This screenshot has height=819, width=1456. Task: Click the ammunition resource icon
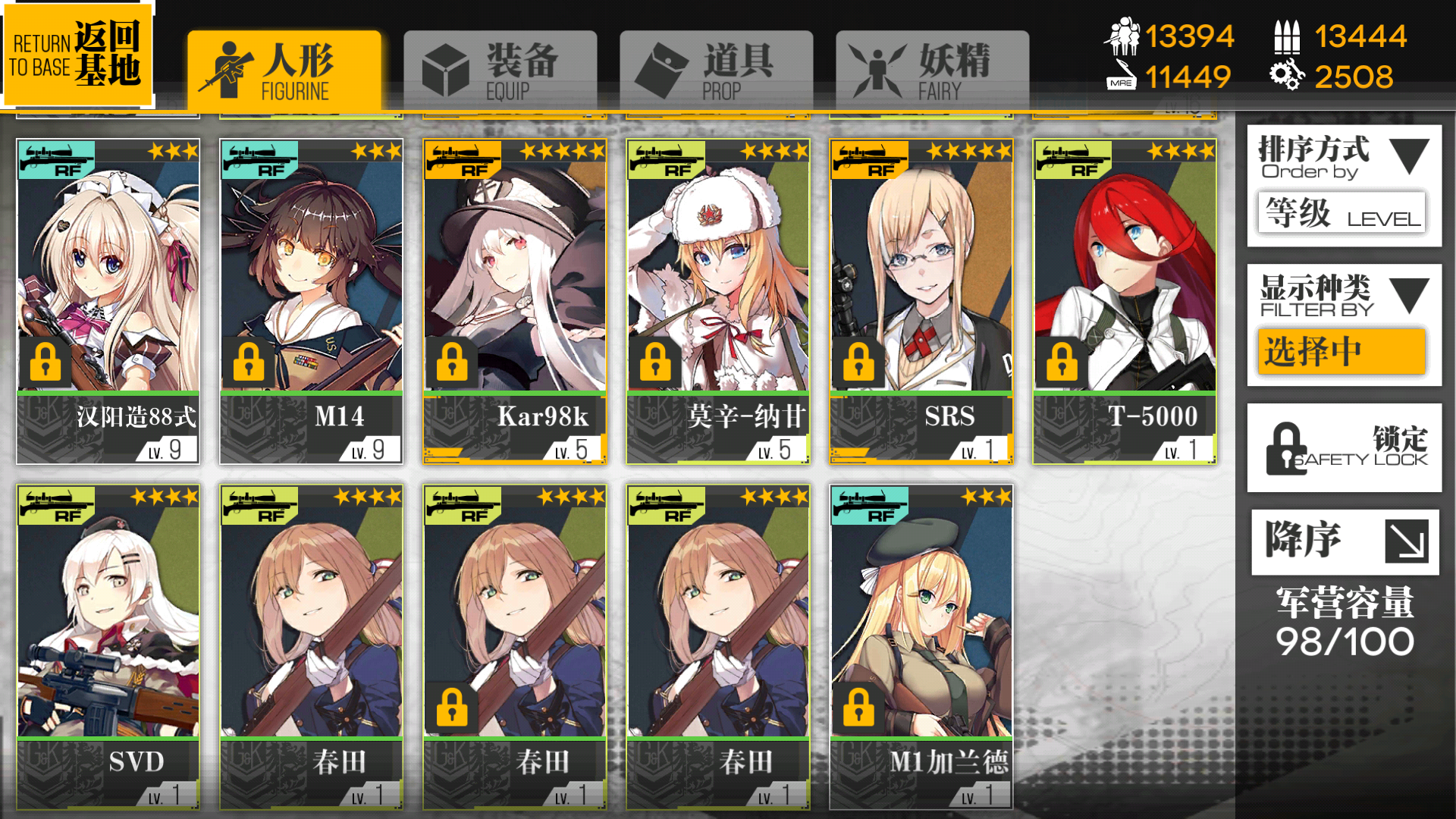(x=1287, y=36)
